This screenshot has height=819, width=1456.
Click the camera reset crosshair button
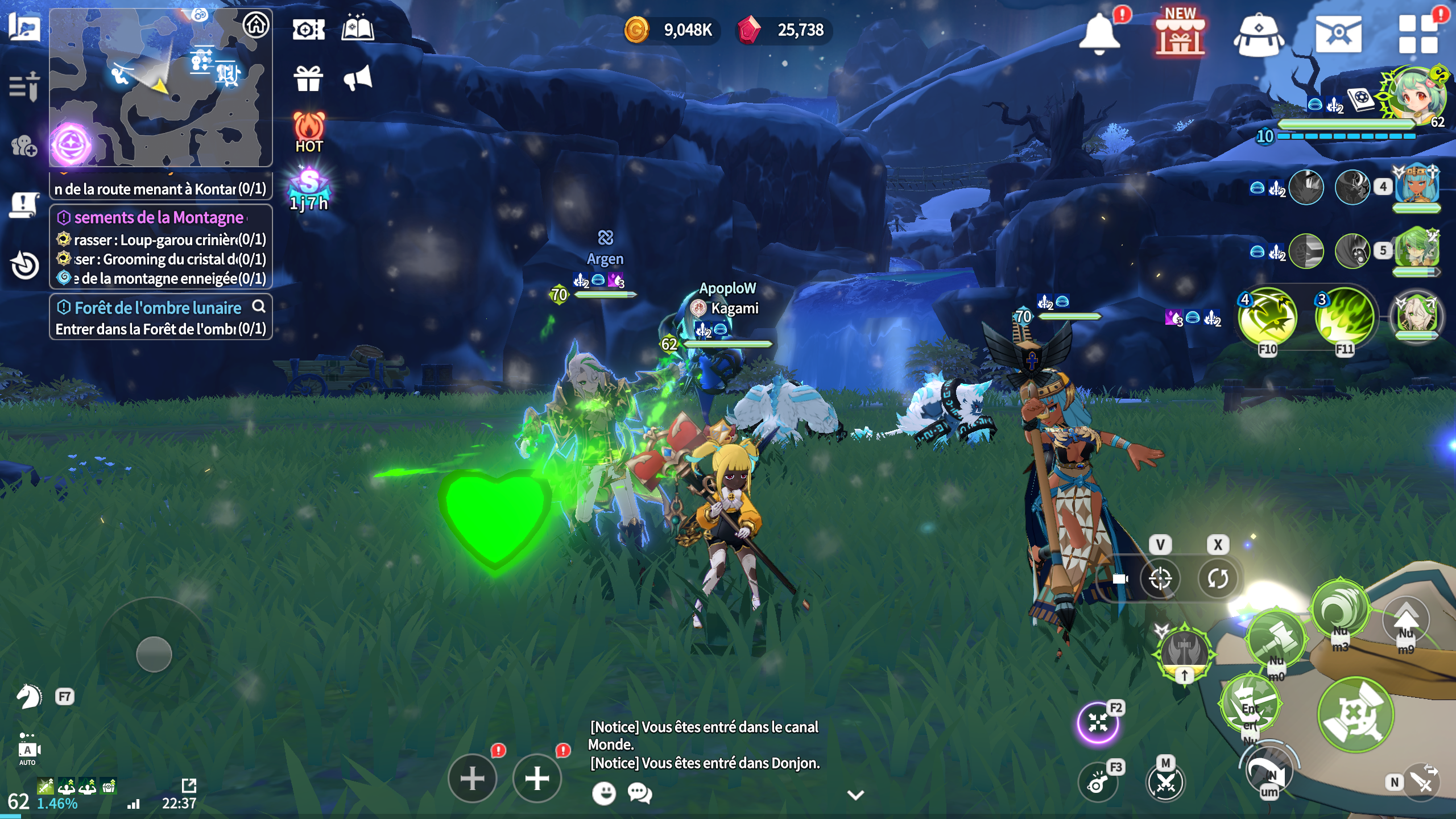coord(1160,579)
